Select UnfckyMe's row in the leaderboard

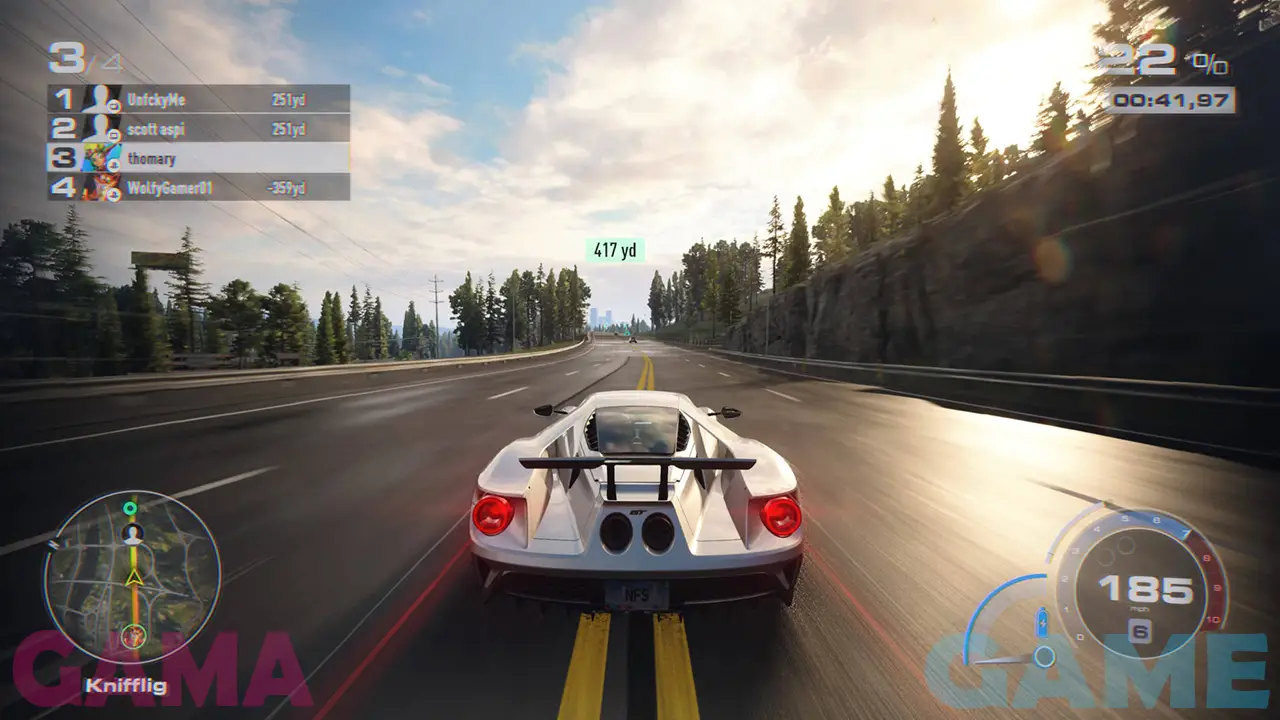pyautogui.click(x=199, y=99)
